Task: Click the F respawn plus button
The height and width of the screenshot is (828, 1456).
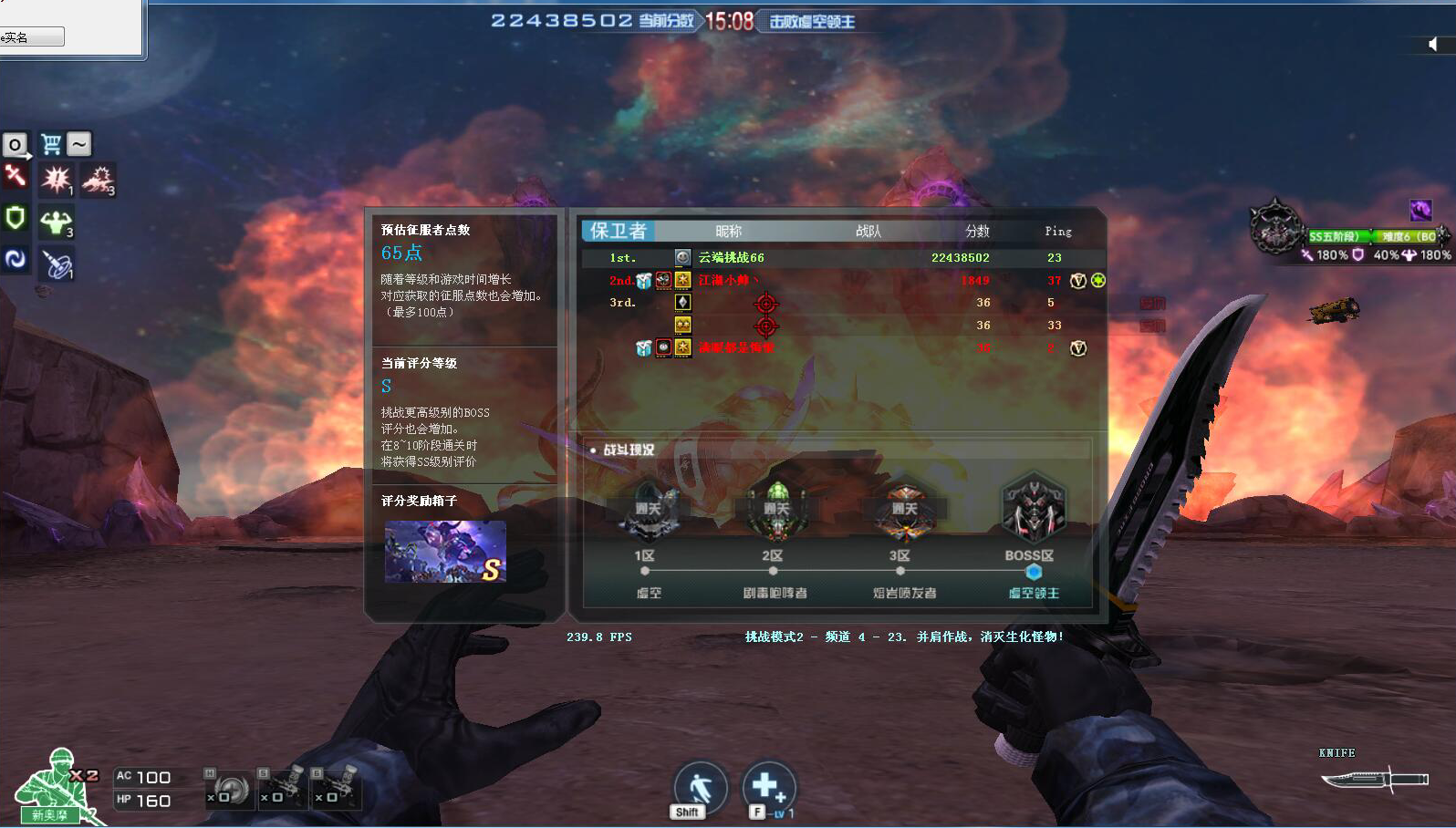Action: click(769, 786)
